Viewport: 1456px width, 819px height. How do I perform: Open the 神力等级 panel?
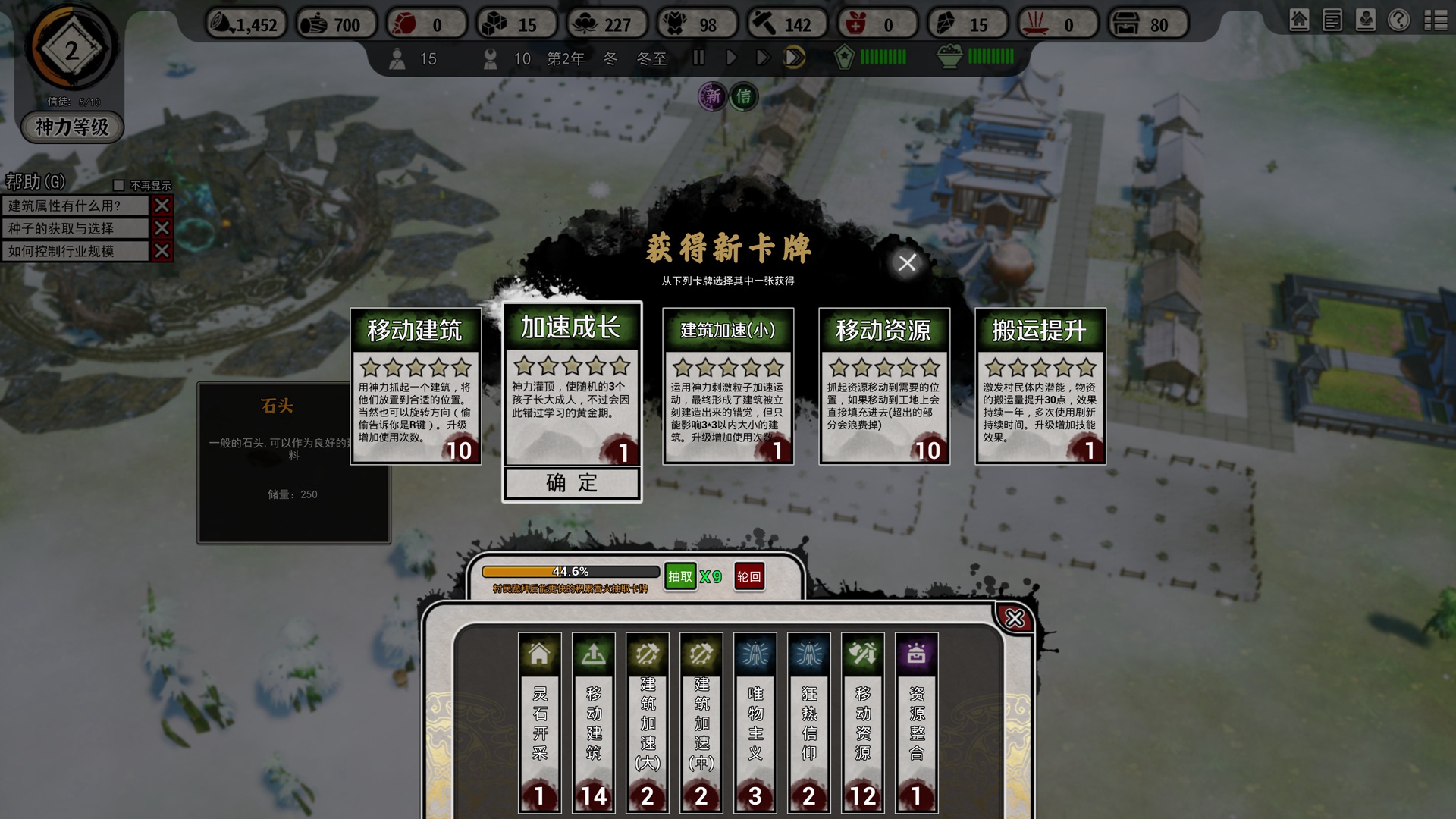pos(72,127)
